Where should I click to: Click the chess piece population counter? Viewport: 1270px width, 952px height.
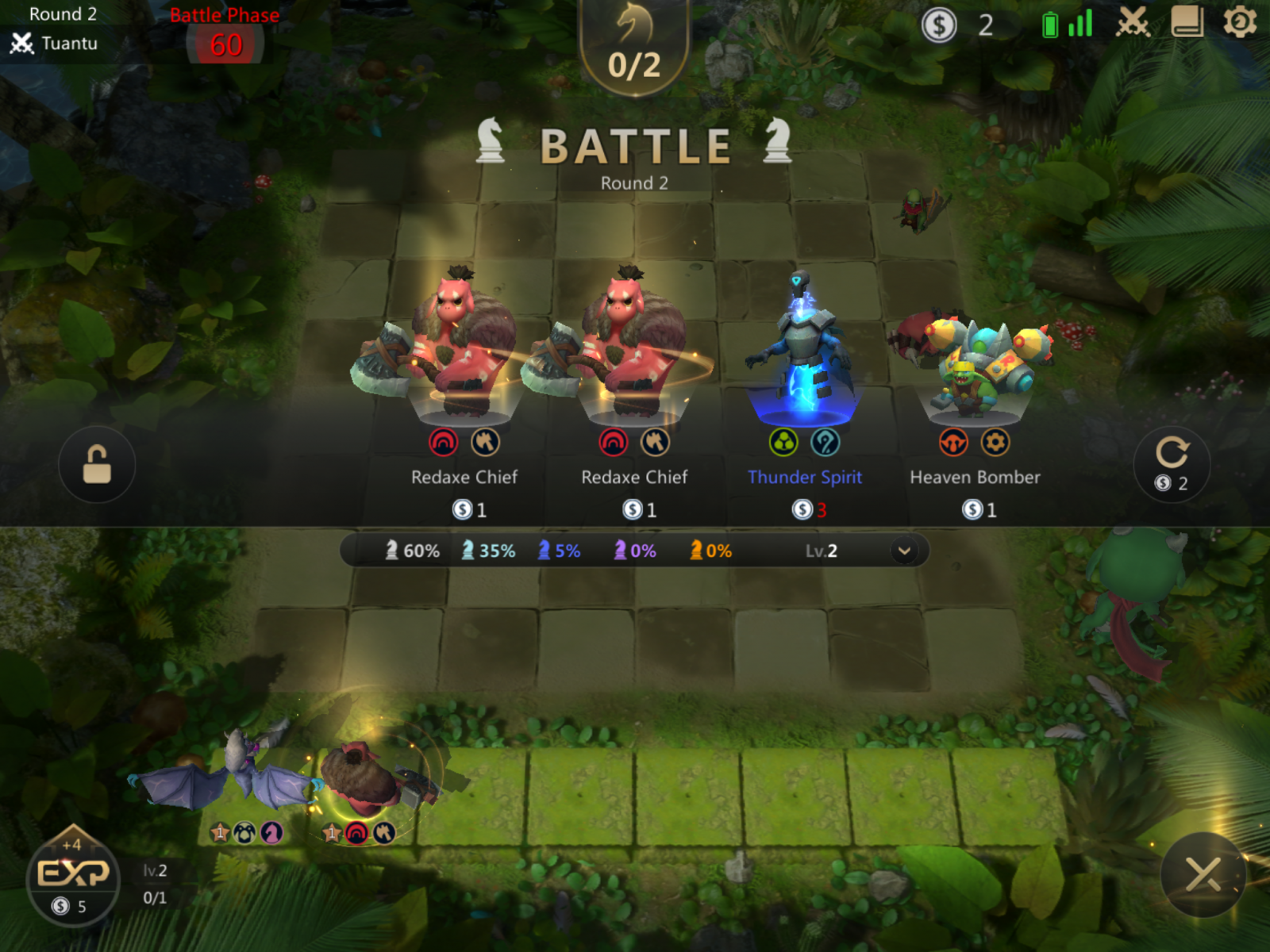click(634, 48)
